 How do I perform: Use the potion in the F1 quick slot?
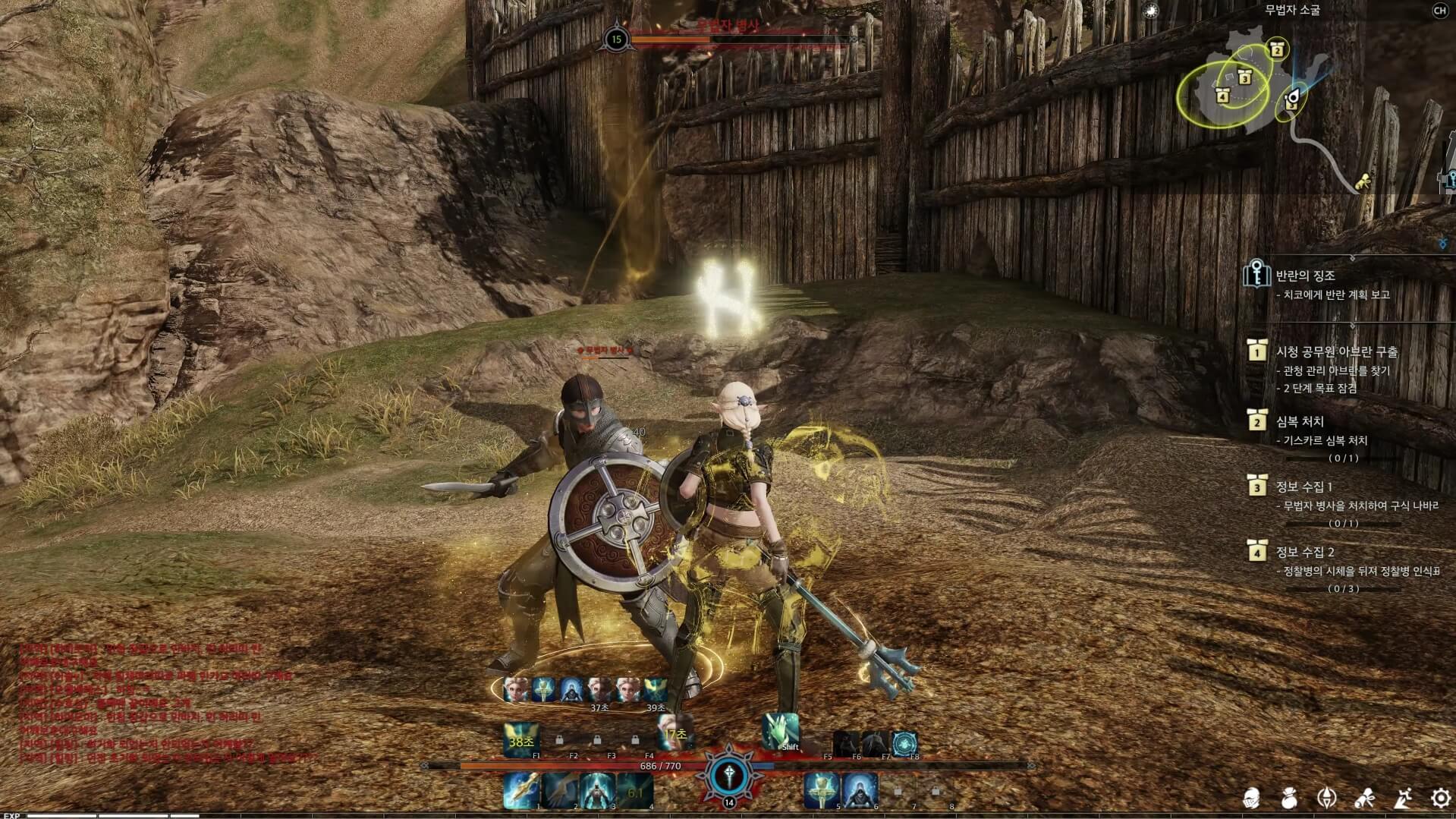[522, 736]
